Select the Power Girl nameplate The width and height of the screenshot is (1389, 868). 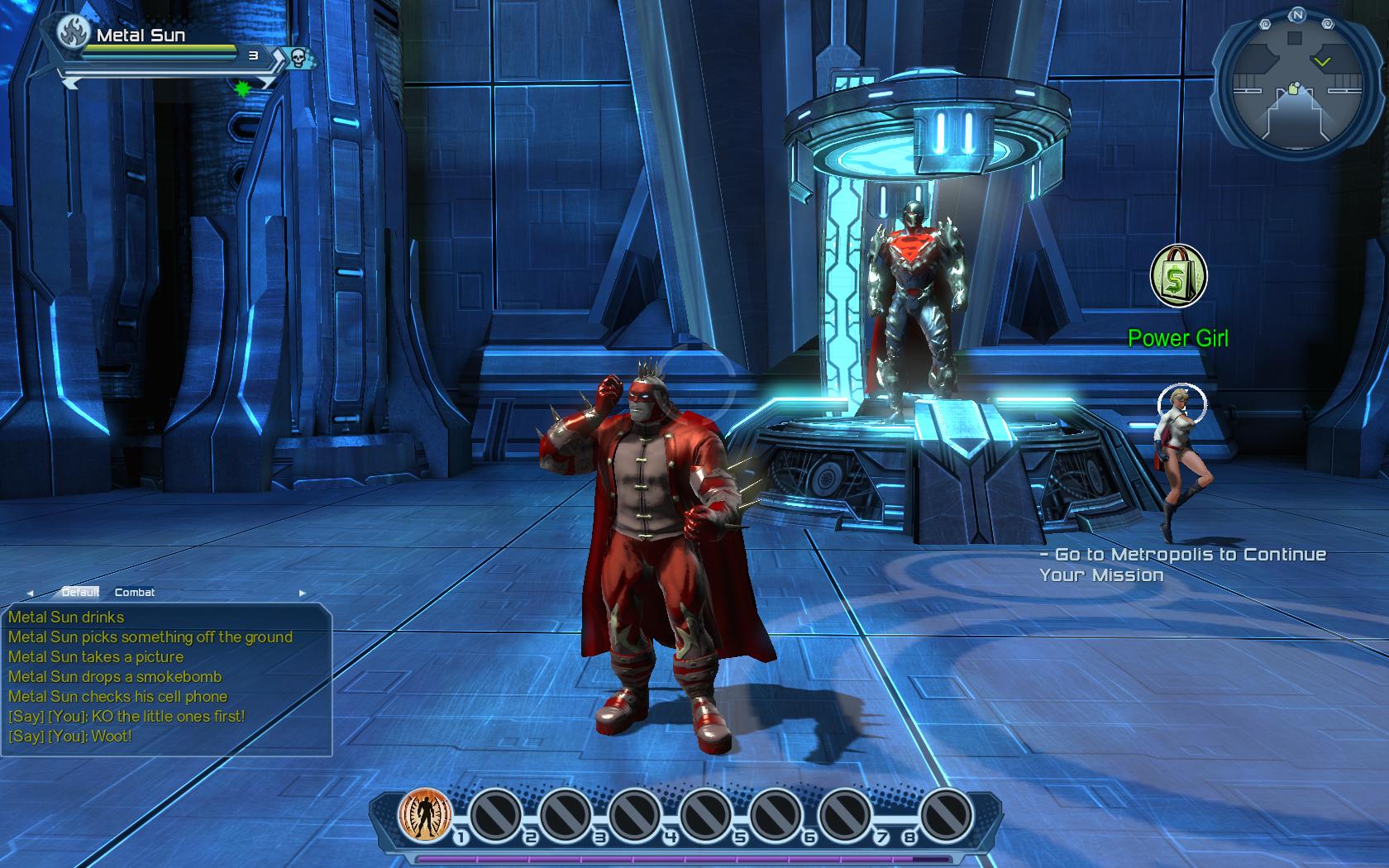pyautogui.click(x=1178, y=338)
